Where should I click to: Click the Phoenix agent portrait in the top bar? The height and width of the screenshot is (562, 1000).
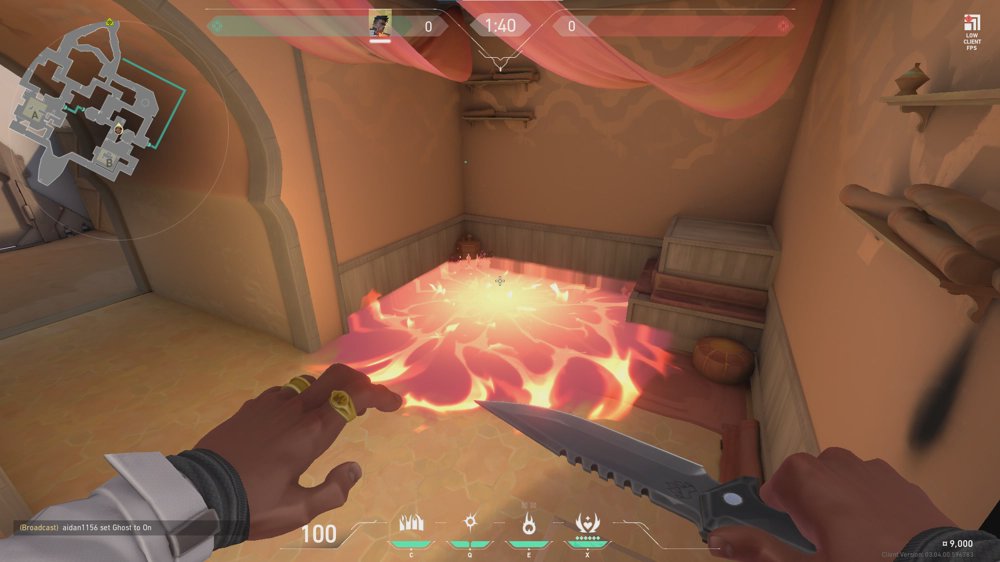point(380,24)
